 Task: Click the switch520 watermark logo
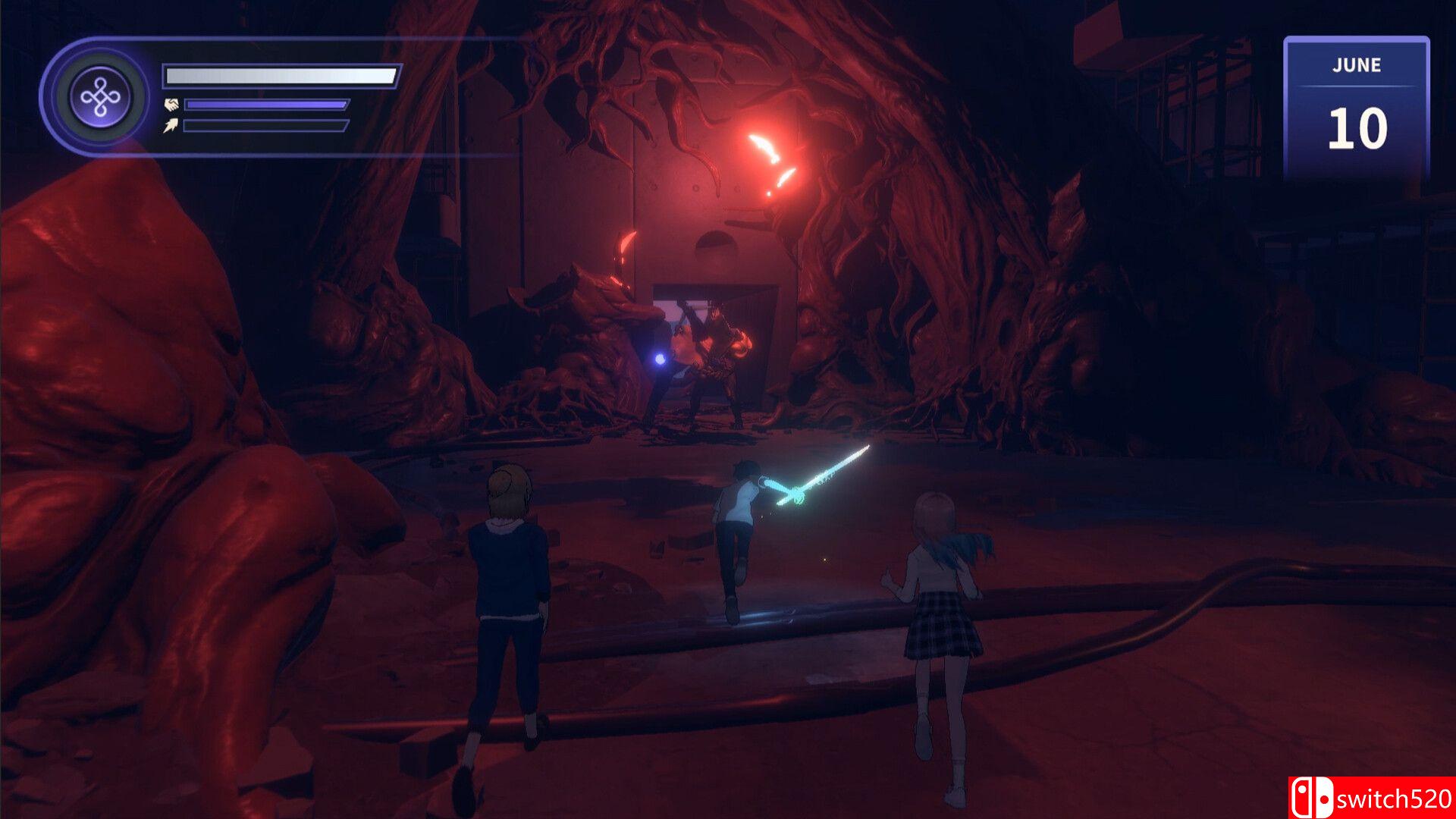[1371, 798]
